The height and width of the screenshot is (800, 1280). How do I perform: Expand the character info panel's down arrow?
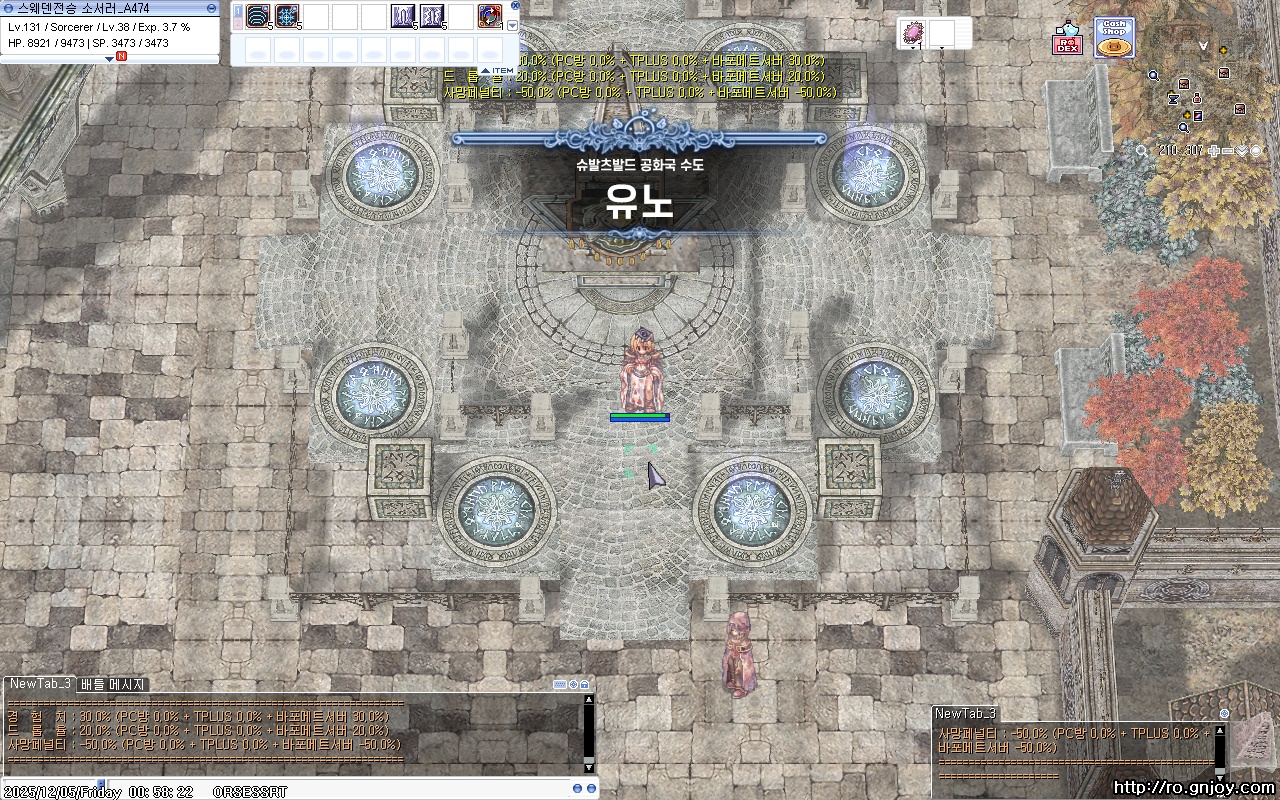[x=110, y=58]
